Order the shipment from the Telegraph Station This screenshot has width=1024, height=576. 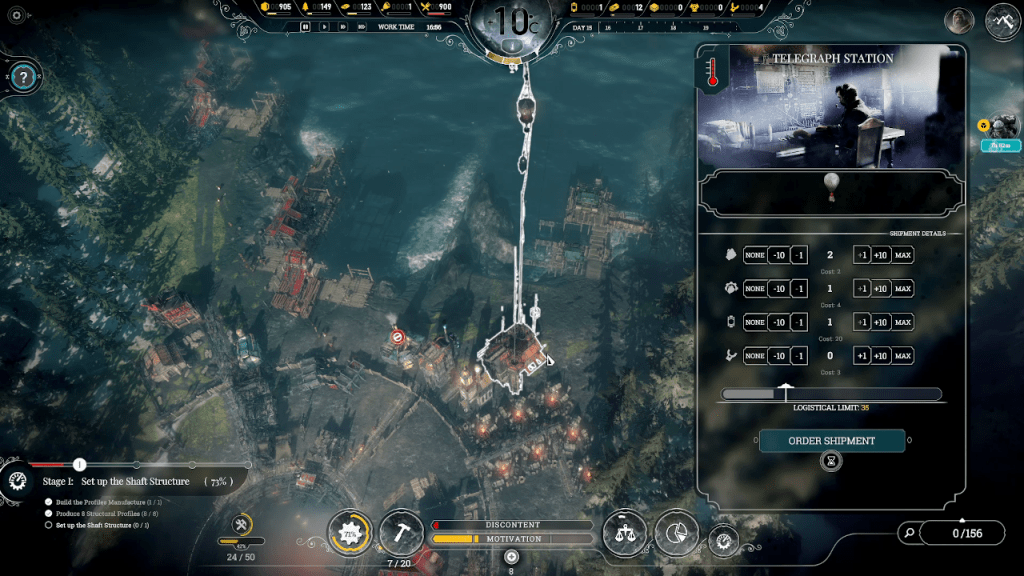tap(831, 440)
